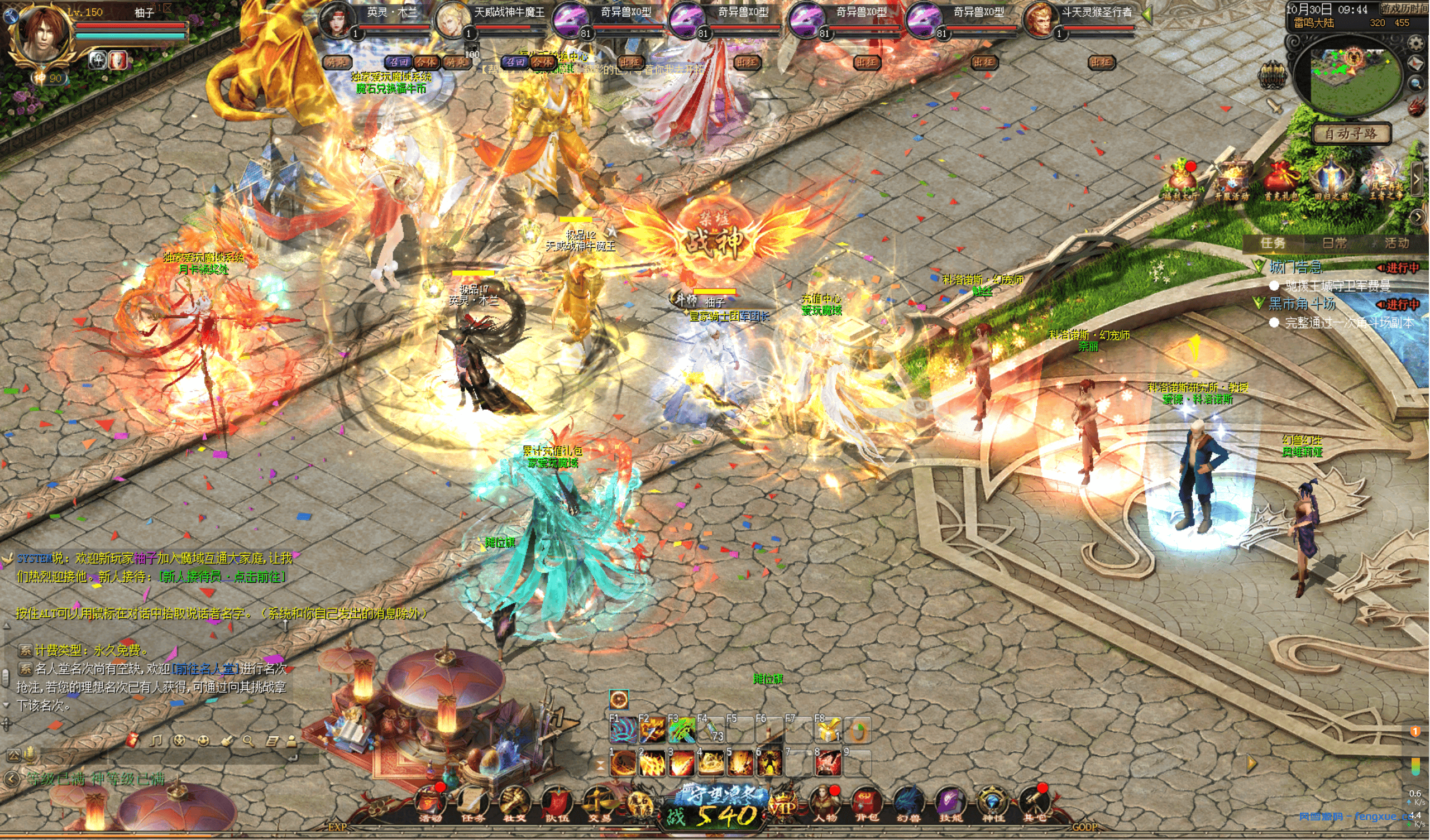Switch to the 日常 daily tab
The width and height of the screenshot is (1430, 840).
[x=1334, y=243]
